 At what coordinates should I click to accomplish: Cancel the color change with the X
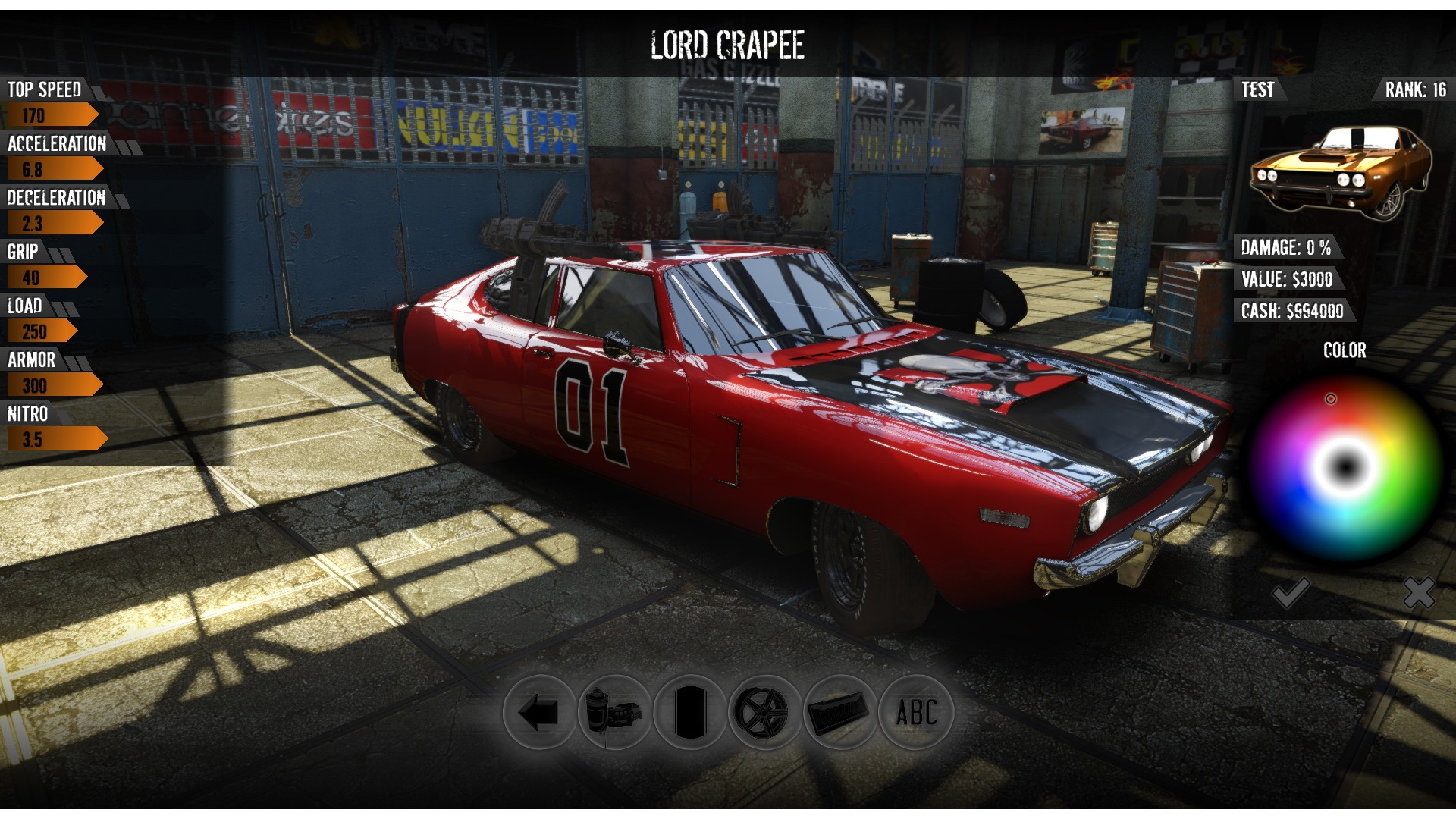coord(1418,593)
